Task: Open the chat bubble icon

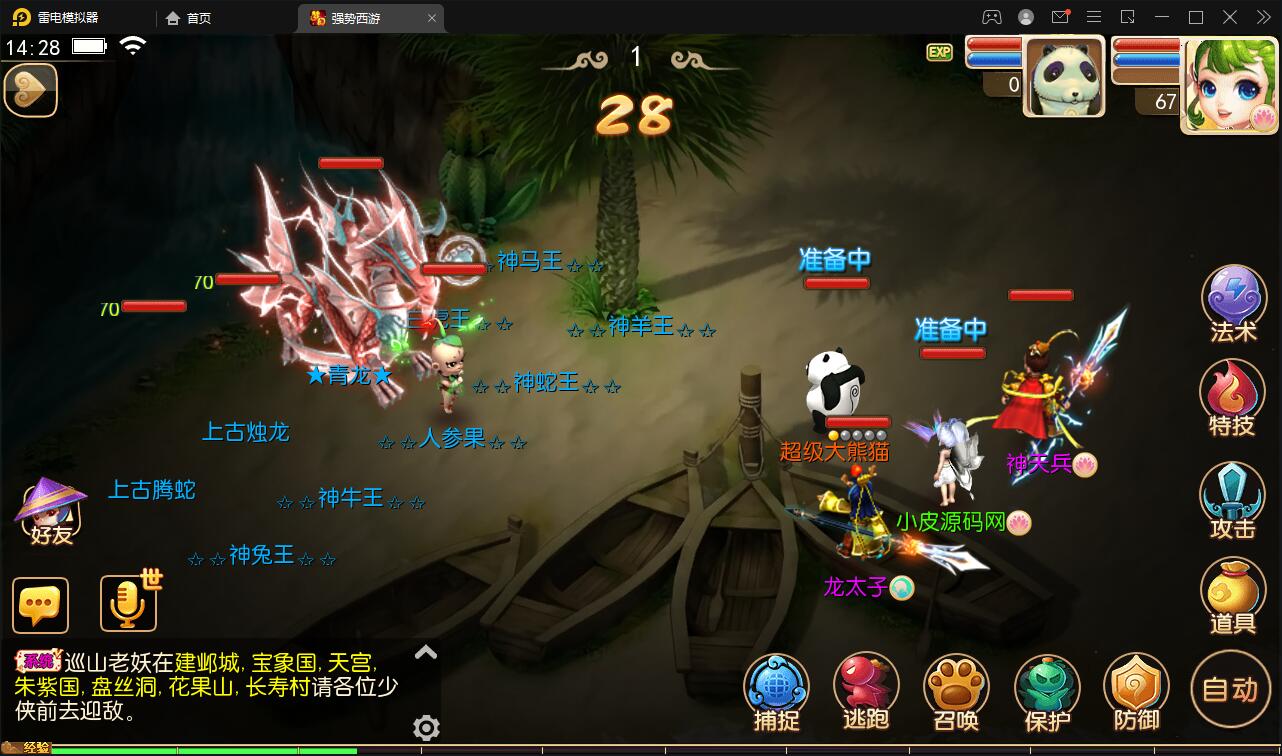Action: coord(41,604)
